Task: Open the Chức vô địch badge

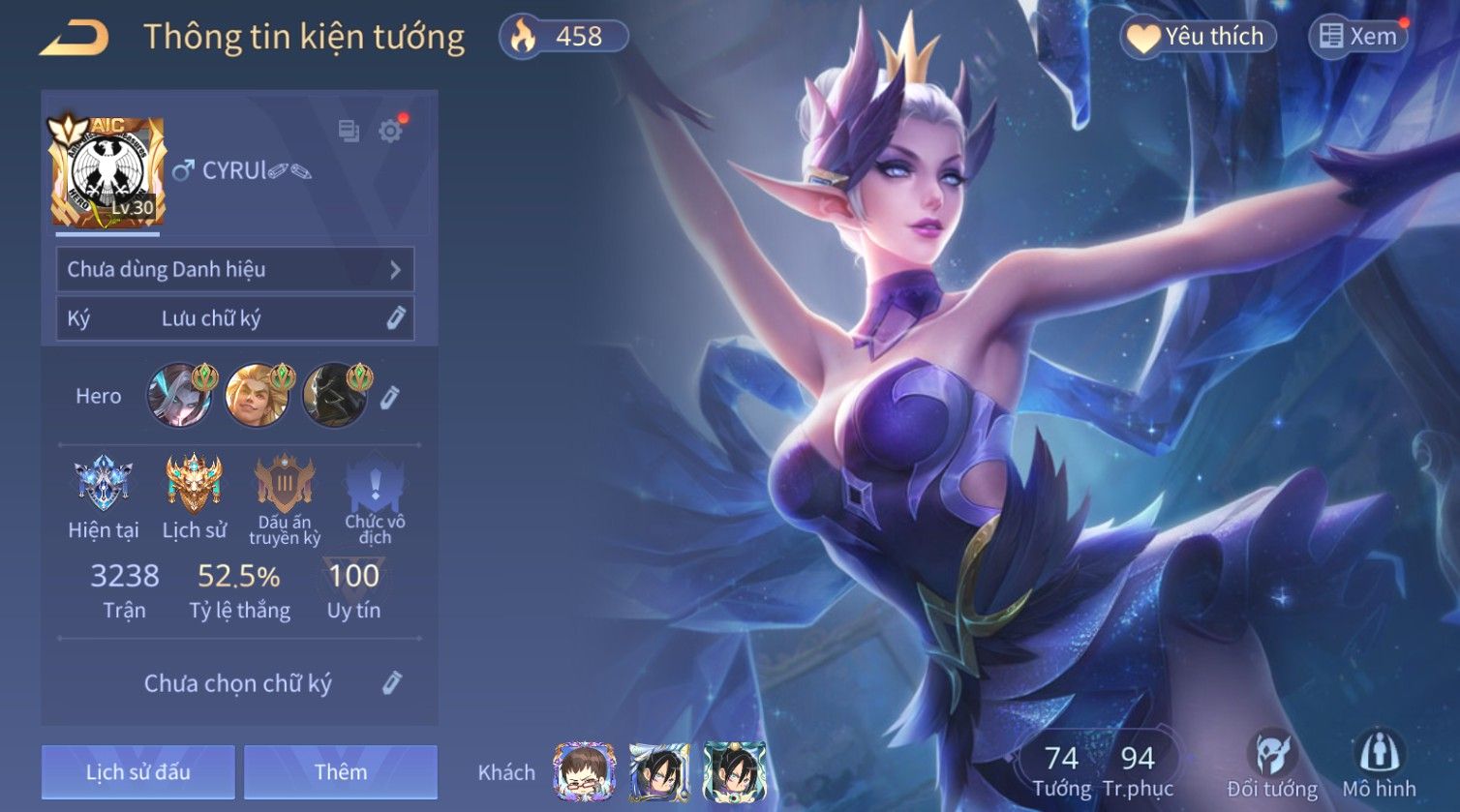Action: click(x=375, y=486)
